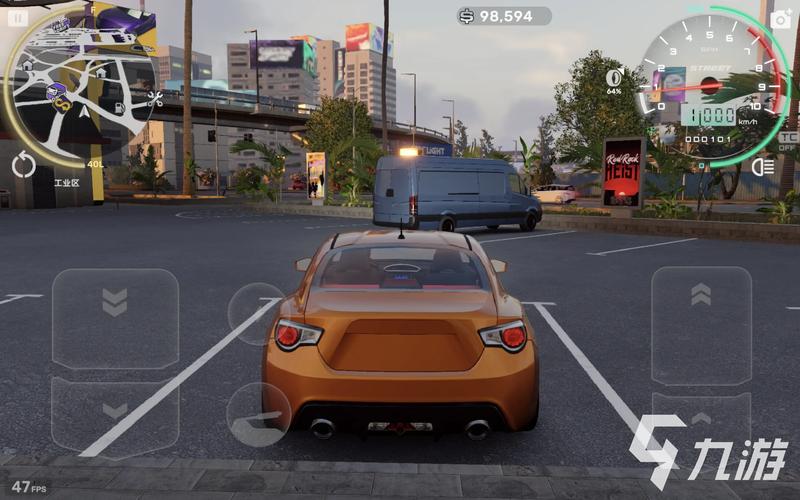This screenshot has height=500, width=800.
Task: Open photo mode with the camera icon
Action: tap(781, 17)
